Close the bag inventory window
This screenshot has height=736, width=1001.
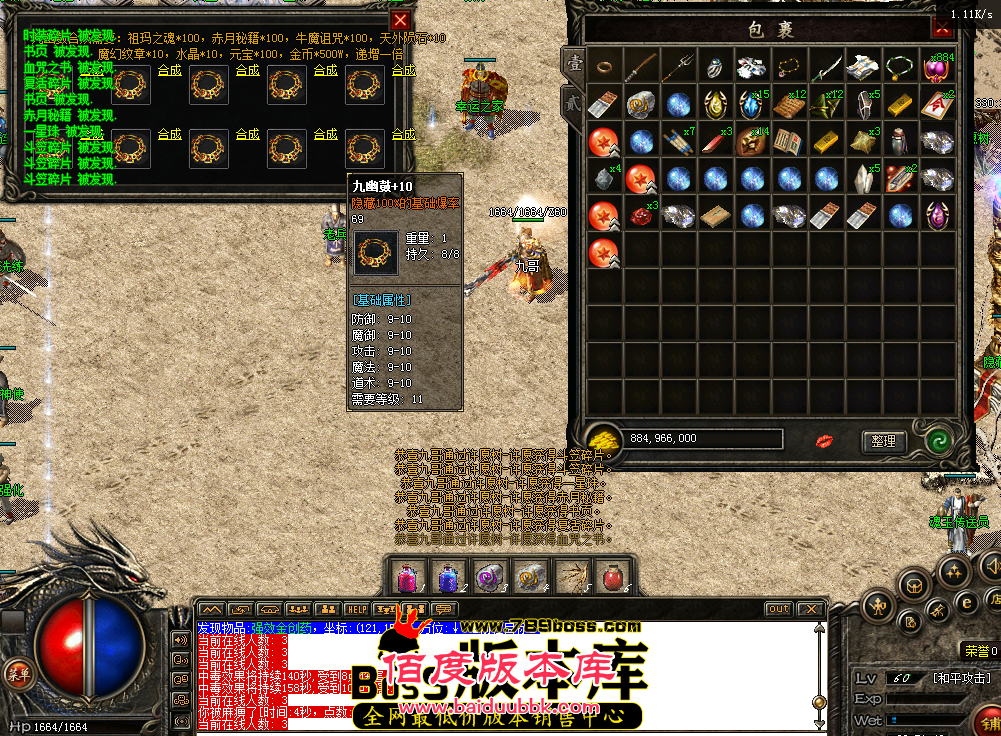[x=942, y=27]
